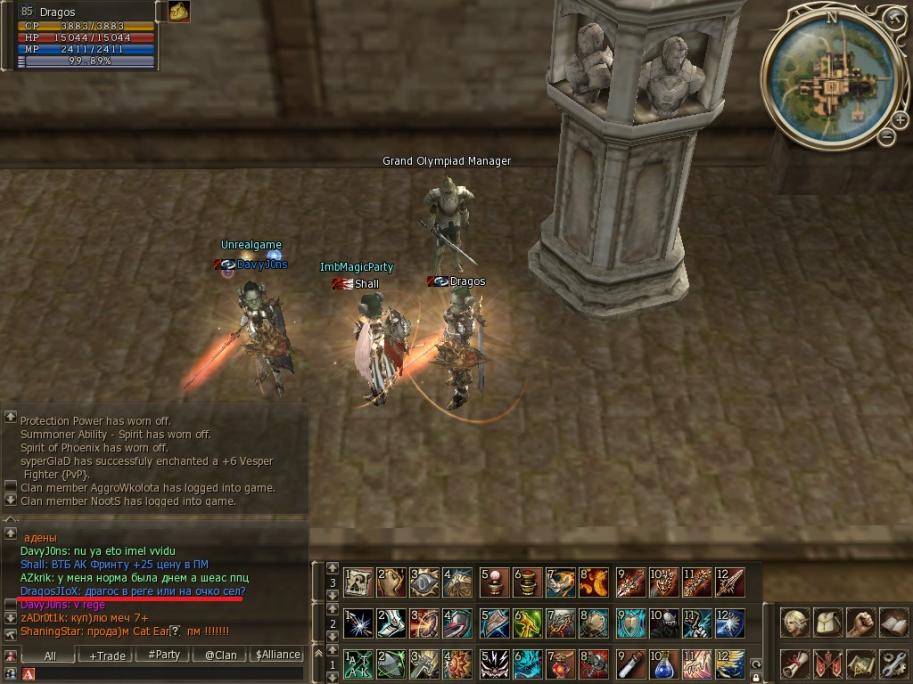Viewport: 913px width, 684px height.
Task: Activate the ATK skill in bottom hotbar slot 1
Action: [x=360, y=664]
